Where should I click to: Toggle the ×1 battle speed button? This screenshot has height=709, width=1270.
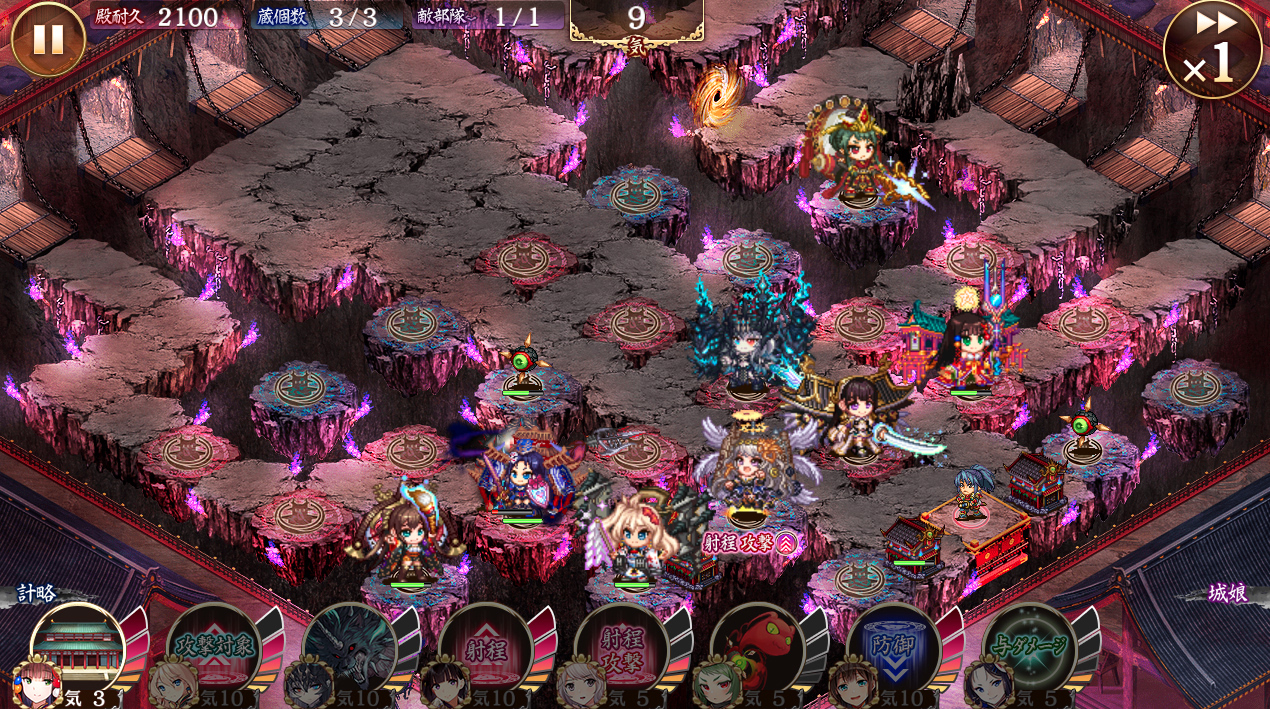pyautogui.click(x=1212, y=50)
